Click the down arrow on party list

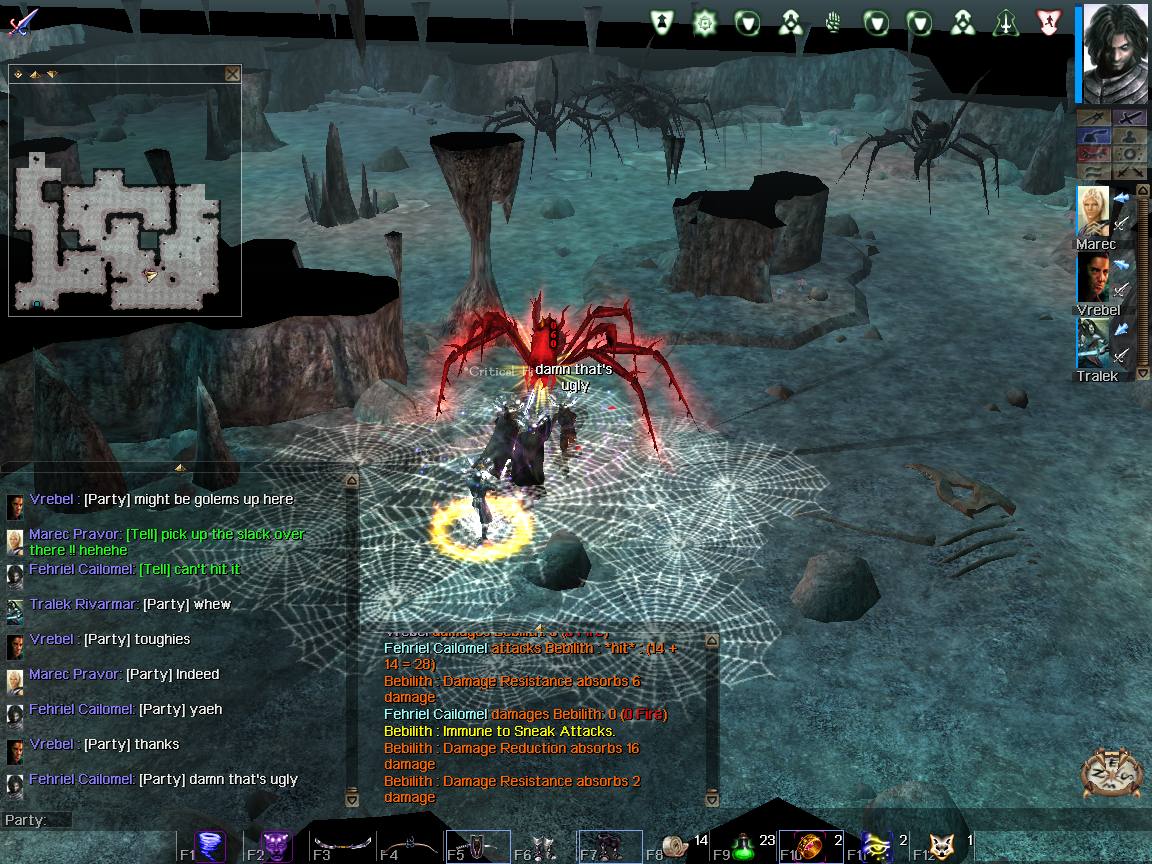click(x=1143, y=374)
